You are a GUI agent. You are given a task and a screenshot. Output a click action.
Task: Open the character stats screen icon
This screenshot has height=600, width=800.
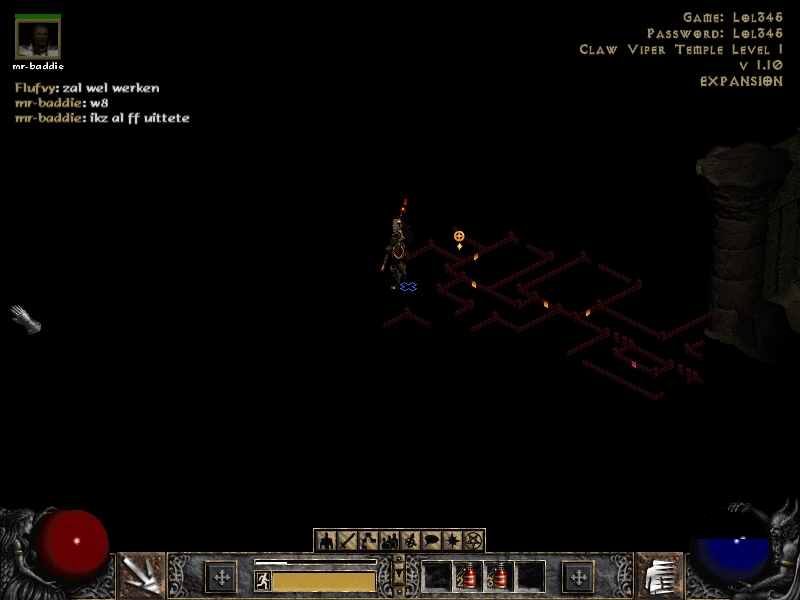tap(325, 541)
